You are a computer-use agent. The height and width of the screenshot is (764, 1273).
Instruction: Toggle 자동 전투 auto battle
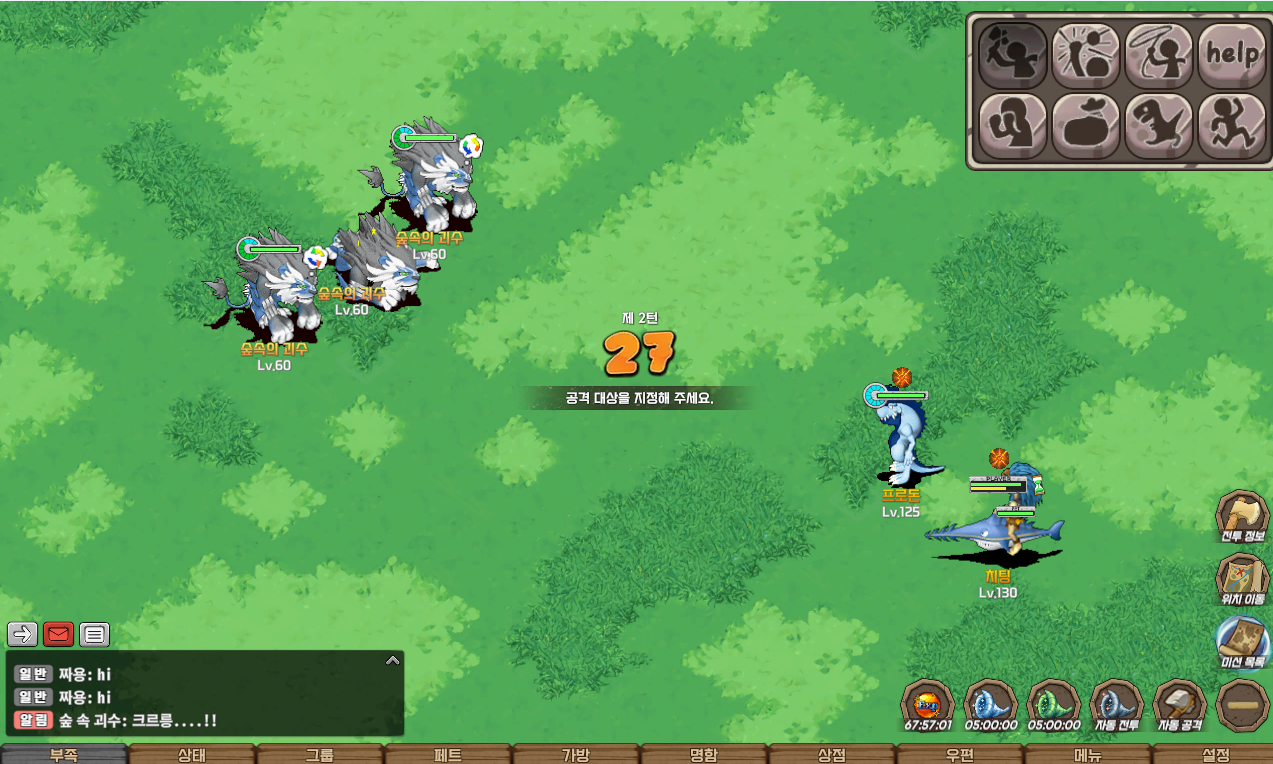(x=1116, y=705)
